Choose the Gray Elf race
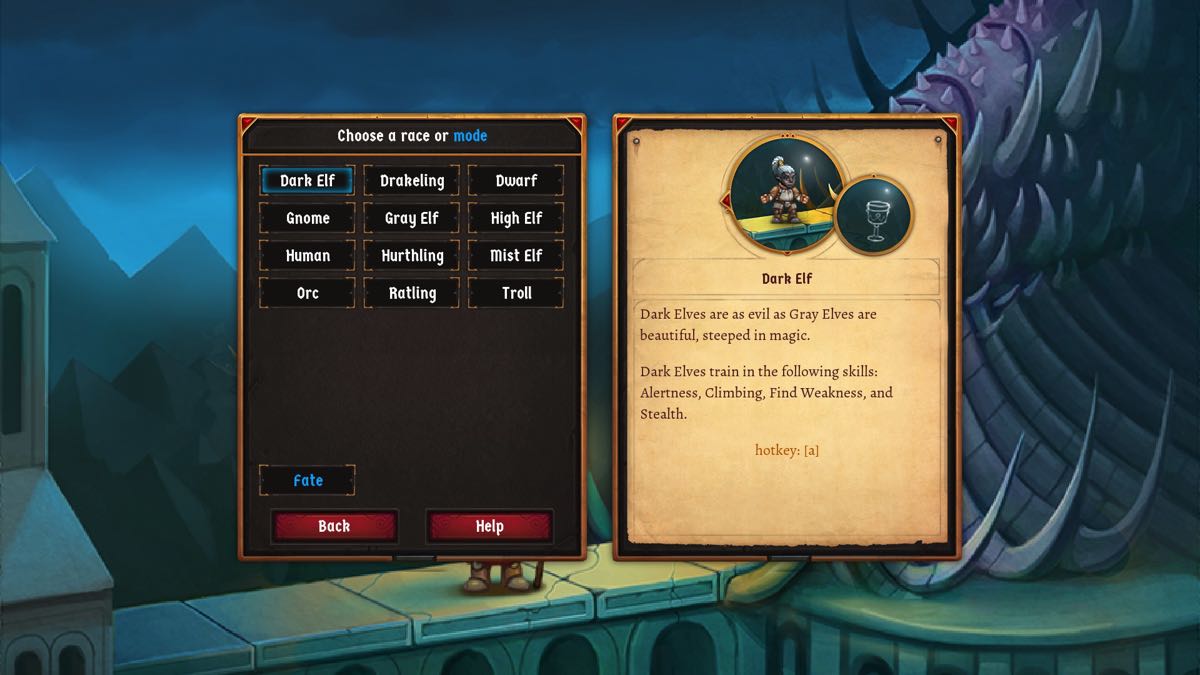This screenshot has width=1200, height=675. pos(412,218)
